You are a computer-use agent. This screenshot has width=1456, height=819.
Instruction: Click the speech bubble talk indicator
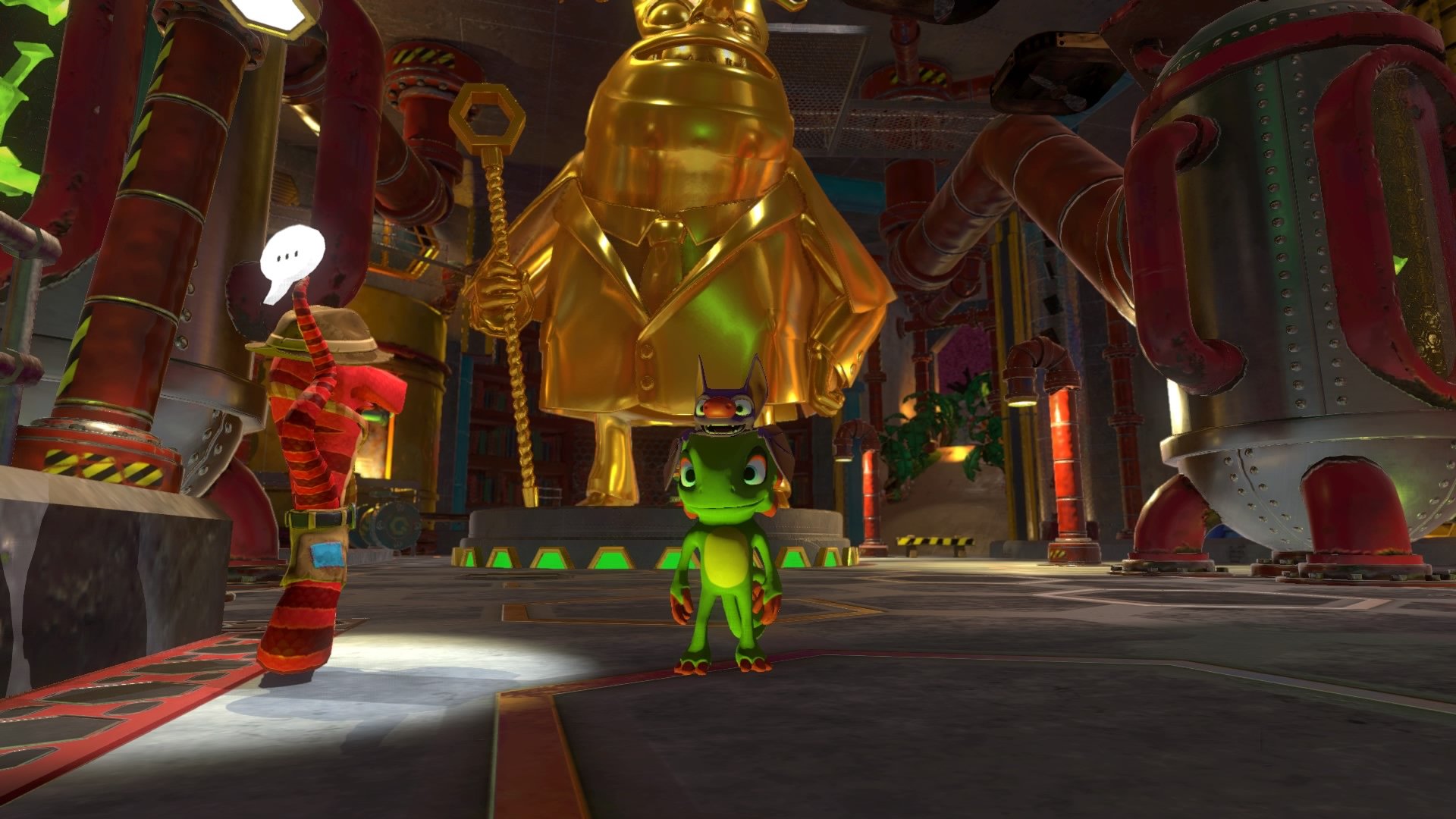291,259
